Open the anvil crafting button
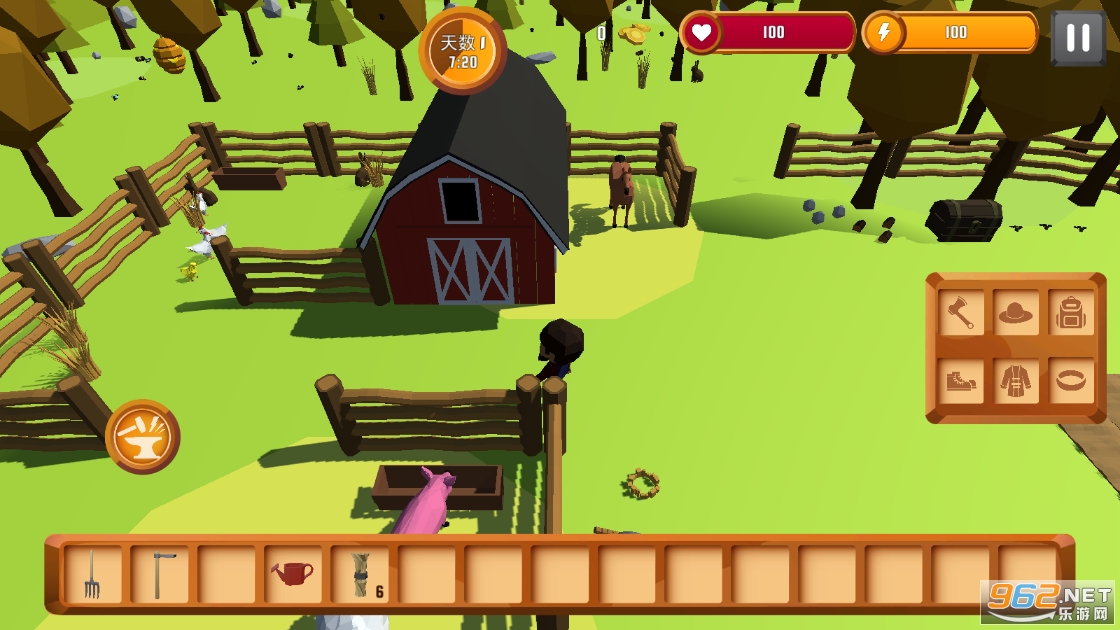Viewport: 1120px width, 630px height. point(143,436)
